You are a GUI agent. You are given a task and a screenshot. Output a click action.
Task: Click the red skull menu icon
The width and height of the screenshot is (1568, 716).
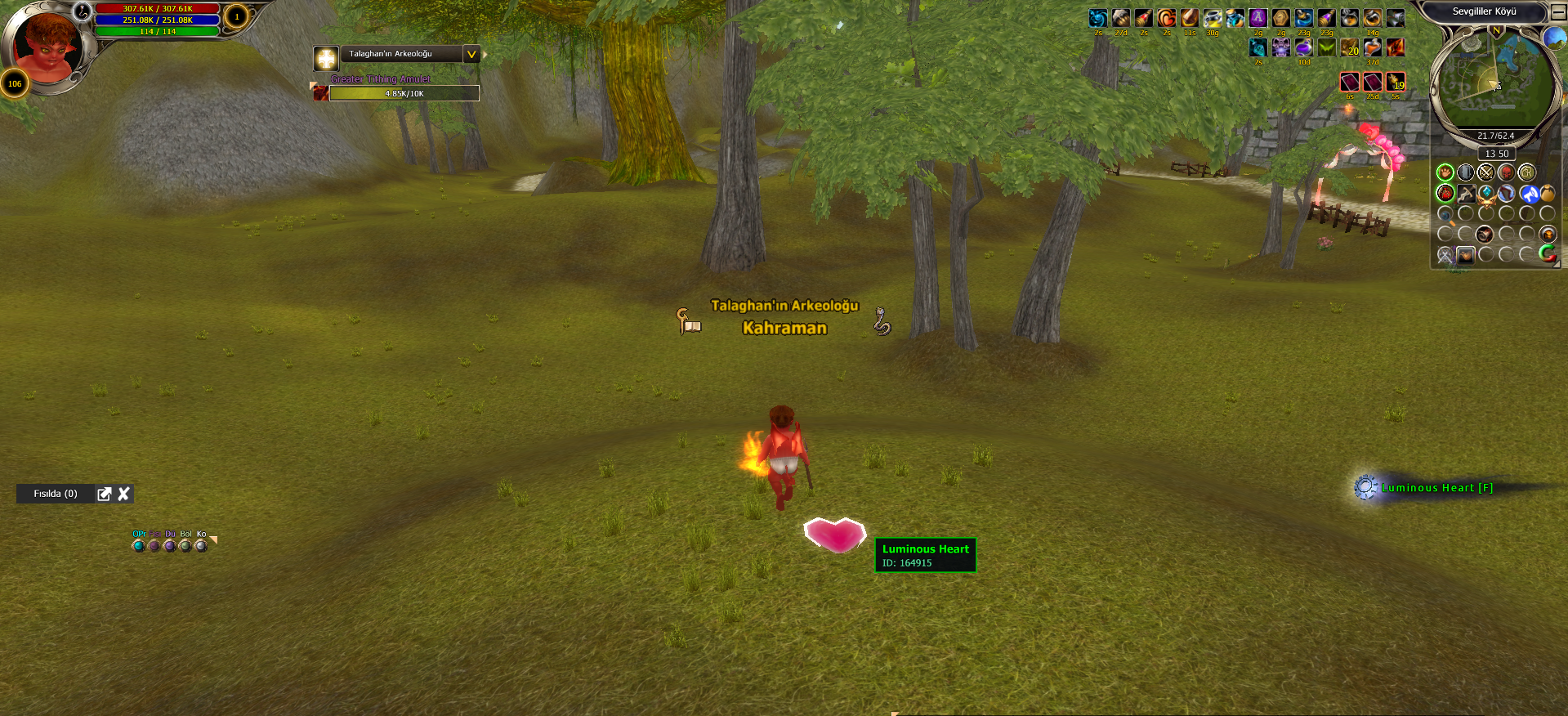coord(1506,172)
